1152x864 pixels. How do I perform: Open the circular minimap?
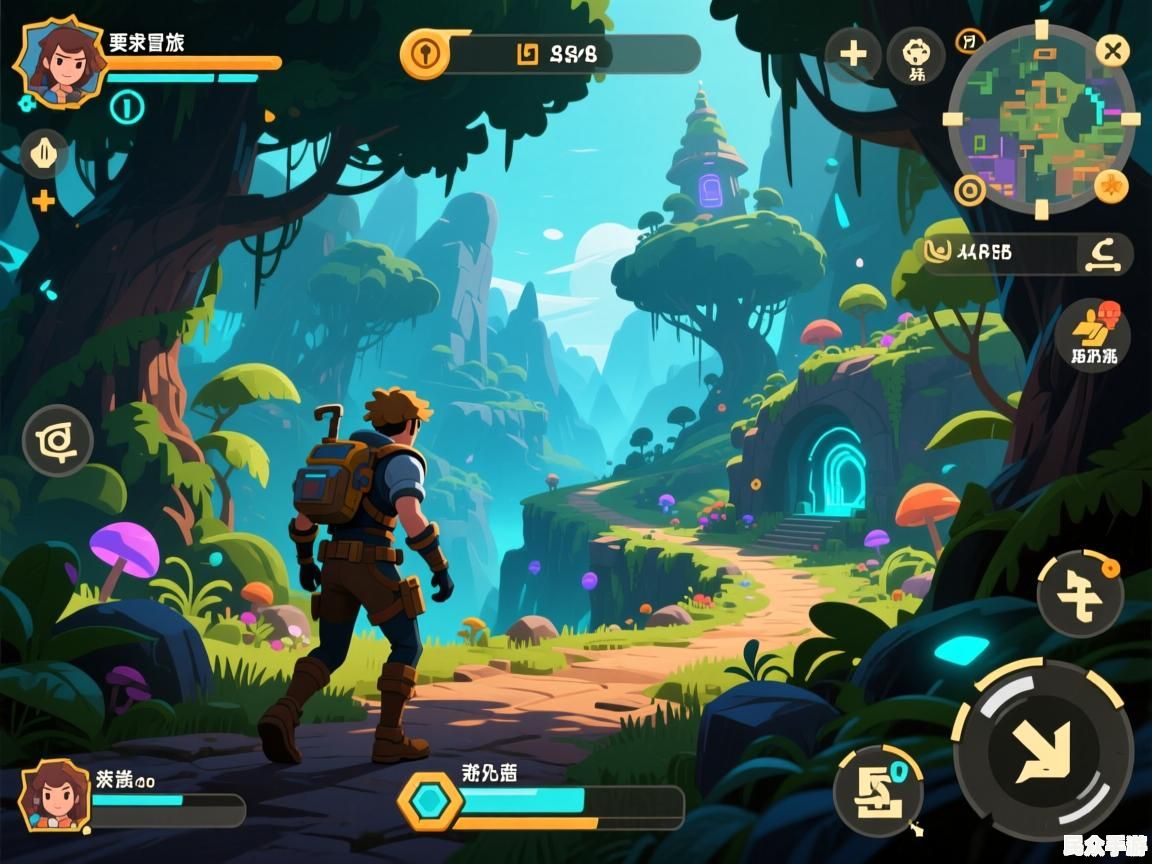click(1040, 119)
